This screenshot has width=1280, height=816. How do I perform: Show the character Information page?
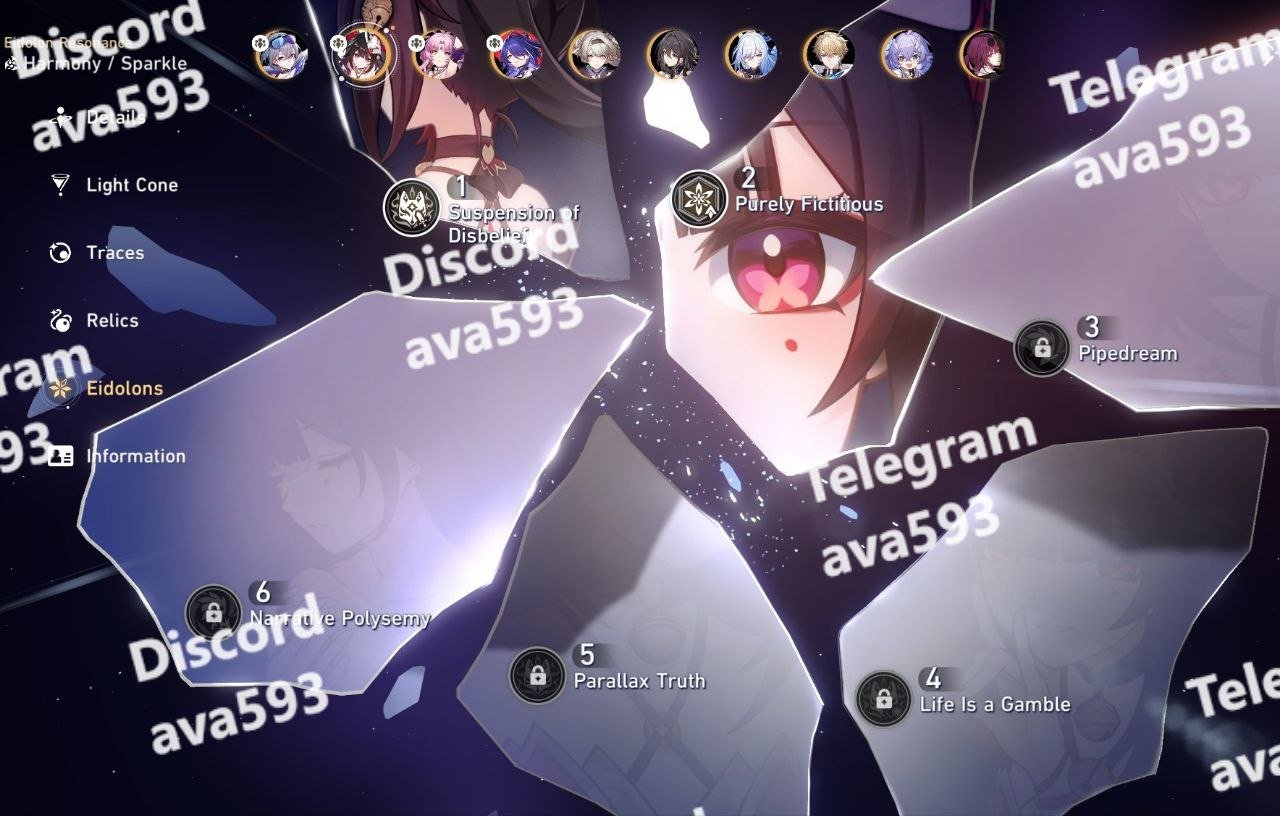pos(135,456)
